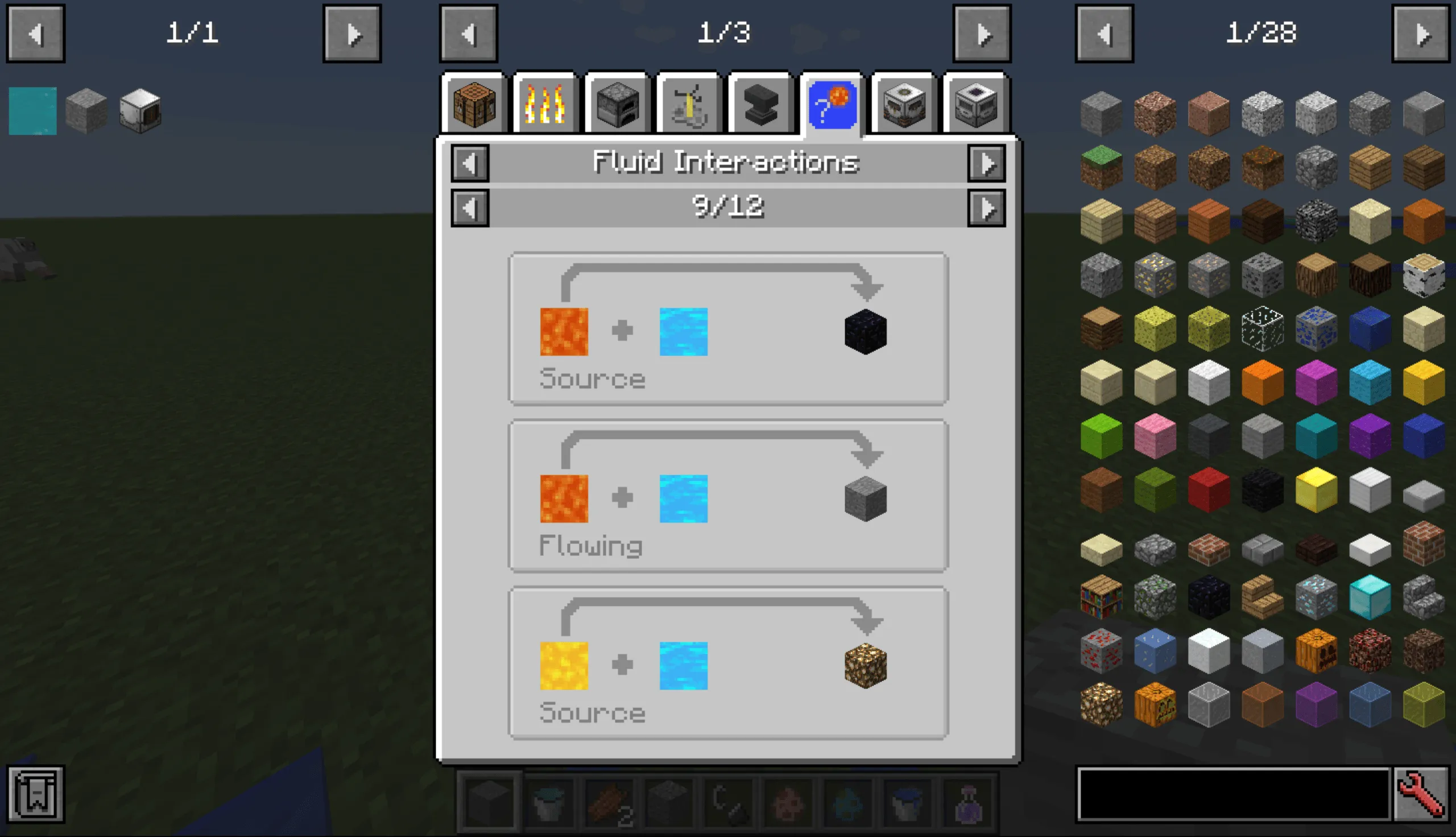Viewport: 1456px width, 837px height.
Task: Switch to previous recipe category from Fluid Interactions
Action: click(469, 163)
